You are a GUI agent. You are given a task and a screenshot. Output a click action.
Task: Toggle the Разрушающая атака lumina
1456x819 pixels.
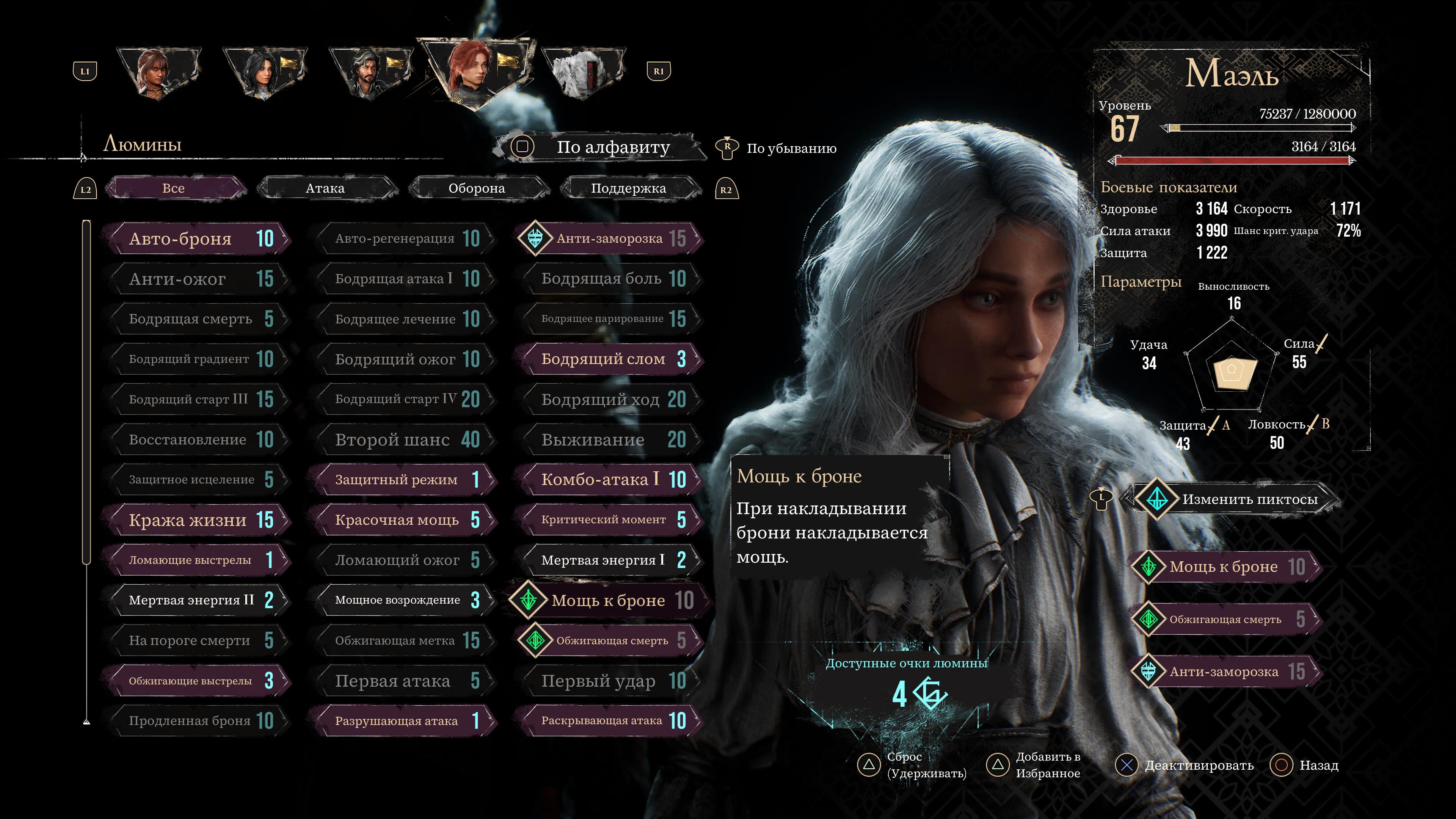click(x=404, y=721)
